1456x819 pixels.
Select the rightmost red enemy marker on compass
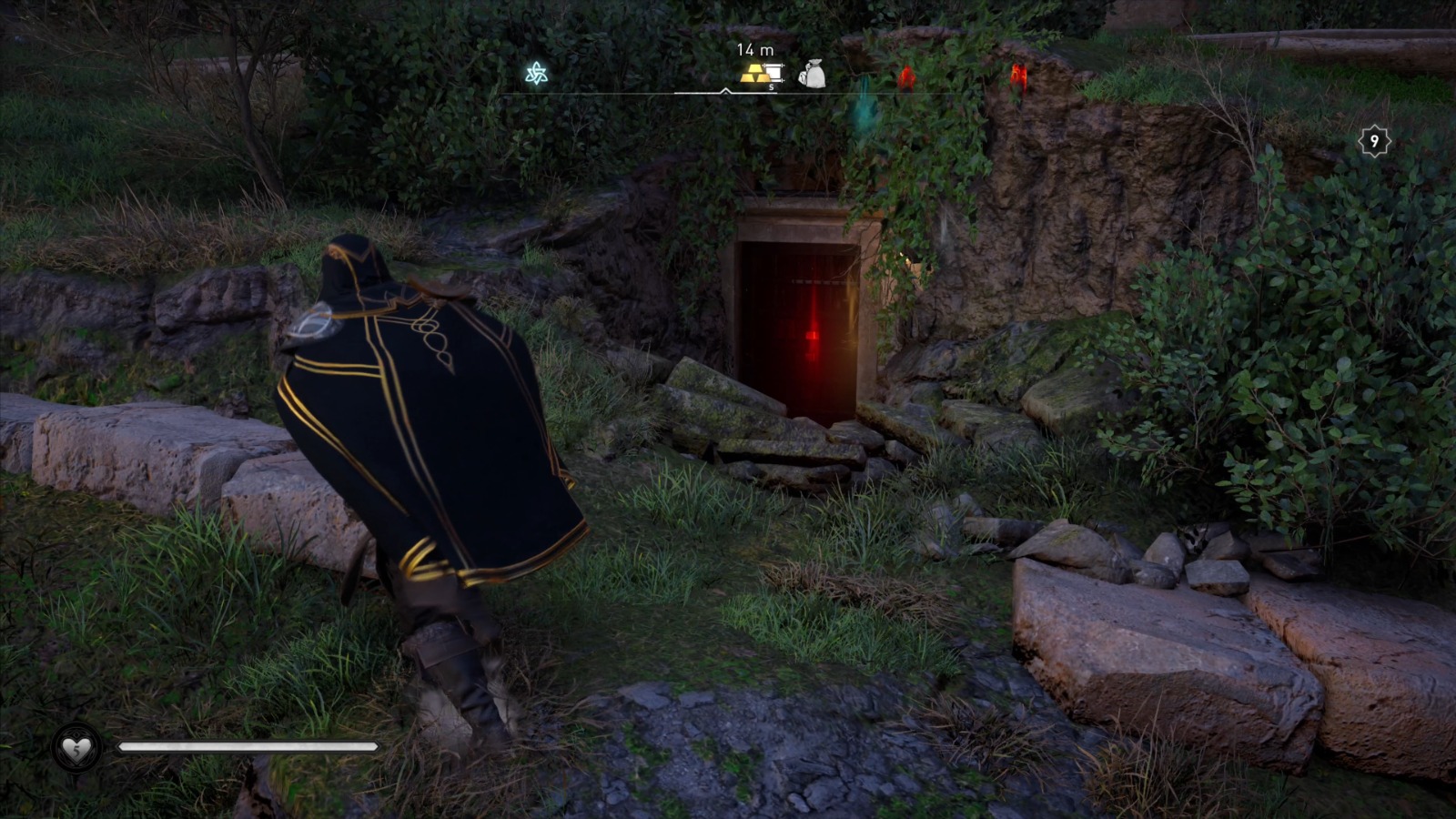[1021, 75]
